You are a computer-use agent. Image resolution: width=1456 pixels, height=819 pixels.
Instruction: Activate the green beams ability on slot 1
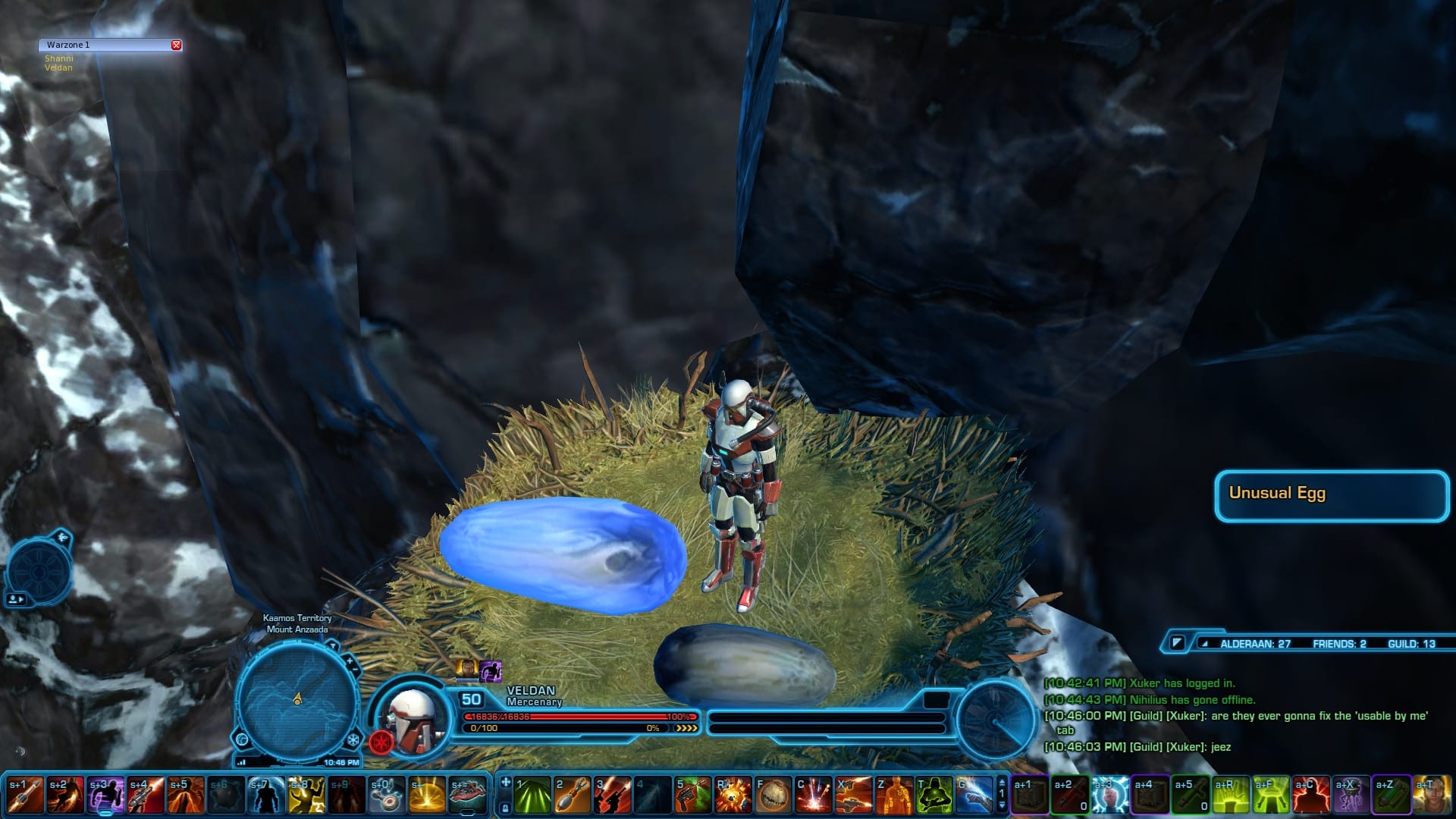pos(532,795)
